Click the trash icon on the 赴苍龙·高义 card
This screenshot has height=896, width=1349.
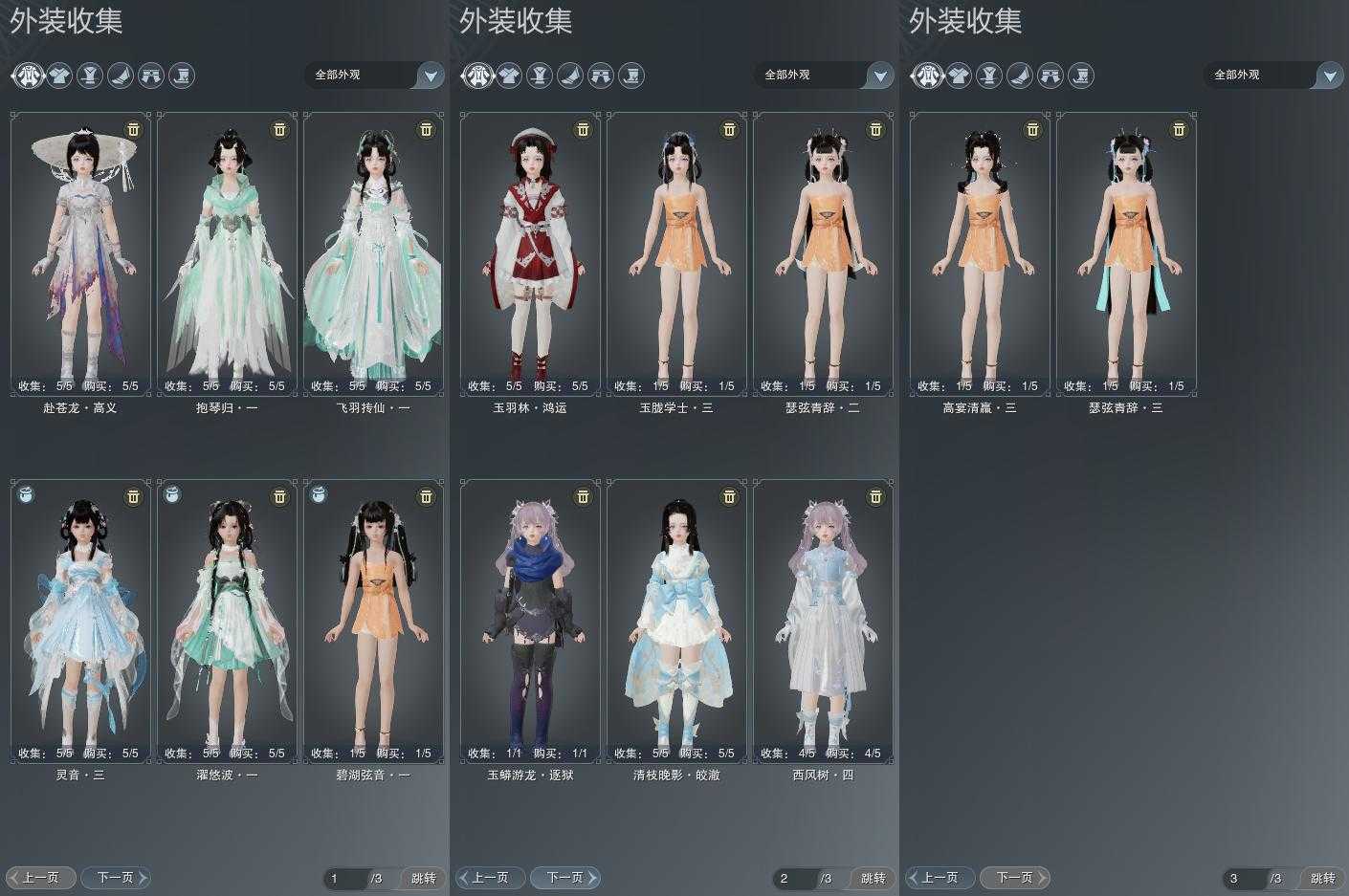click(x=133, y=129)
